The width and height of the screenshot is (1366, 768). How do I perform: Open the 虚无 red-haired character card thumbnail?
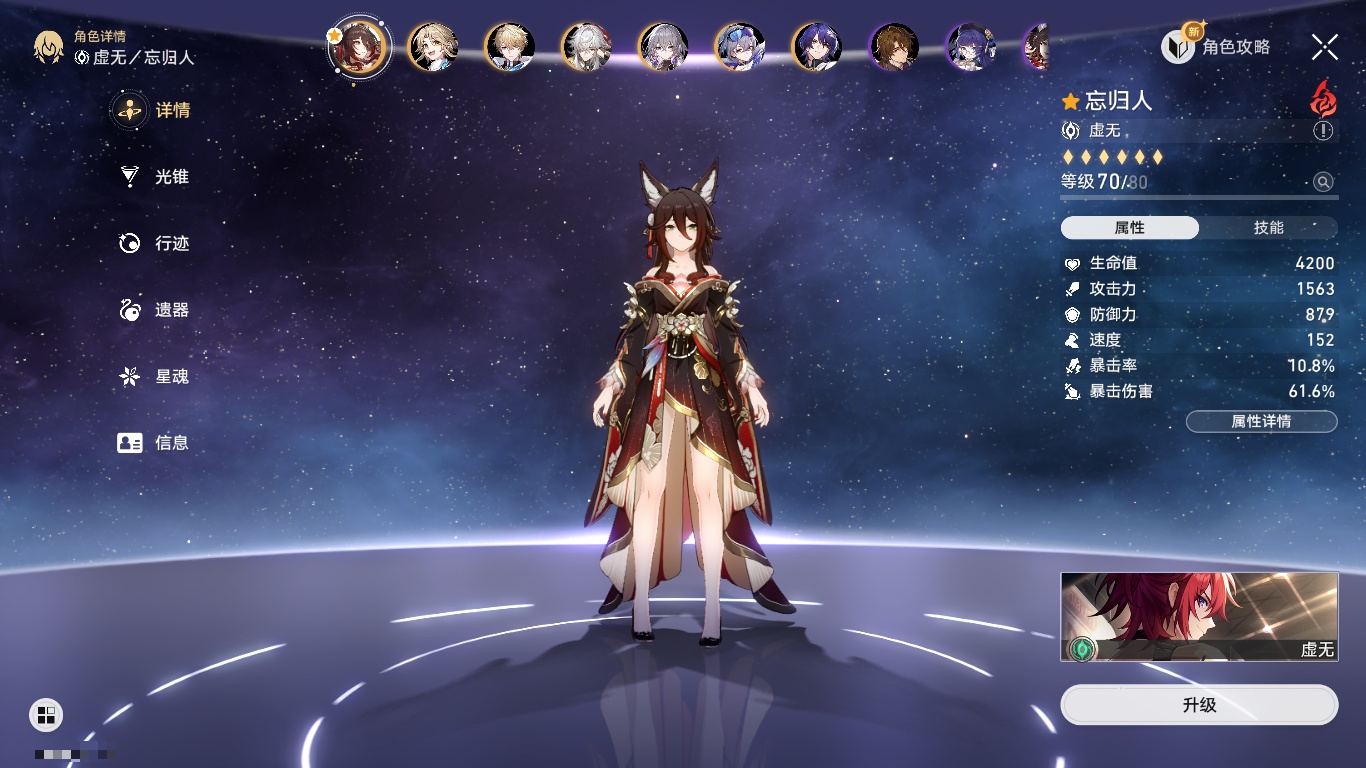pyautogui.click(x=1199, y=616)
